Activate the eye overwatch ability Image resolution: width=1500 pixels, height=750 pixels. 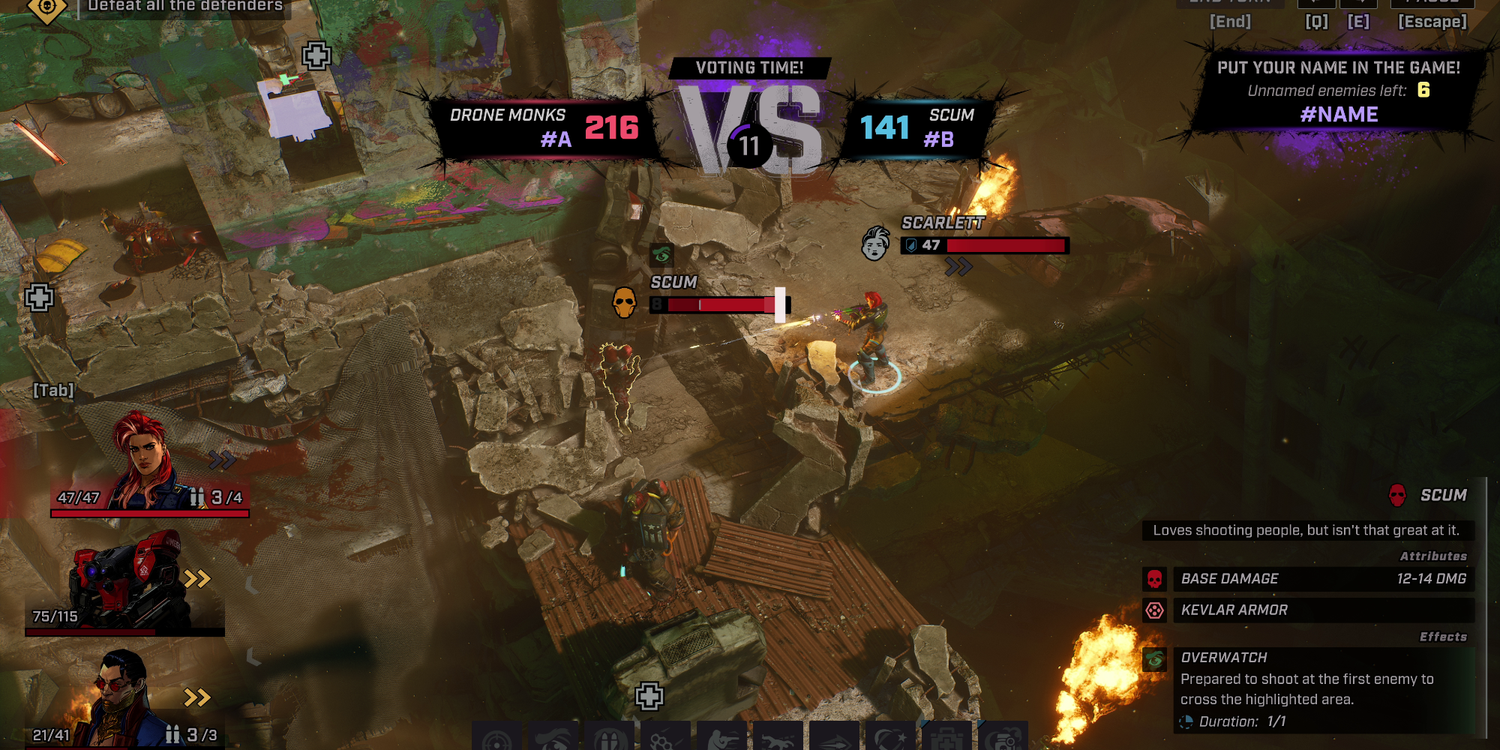(x=553, y=739)
